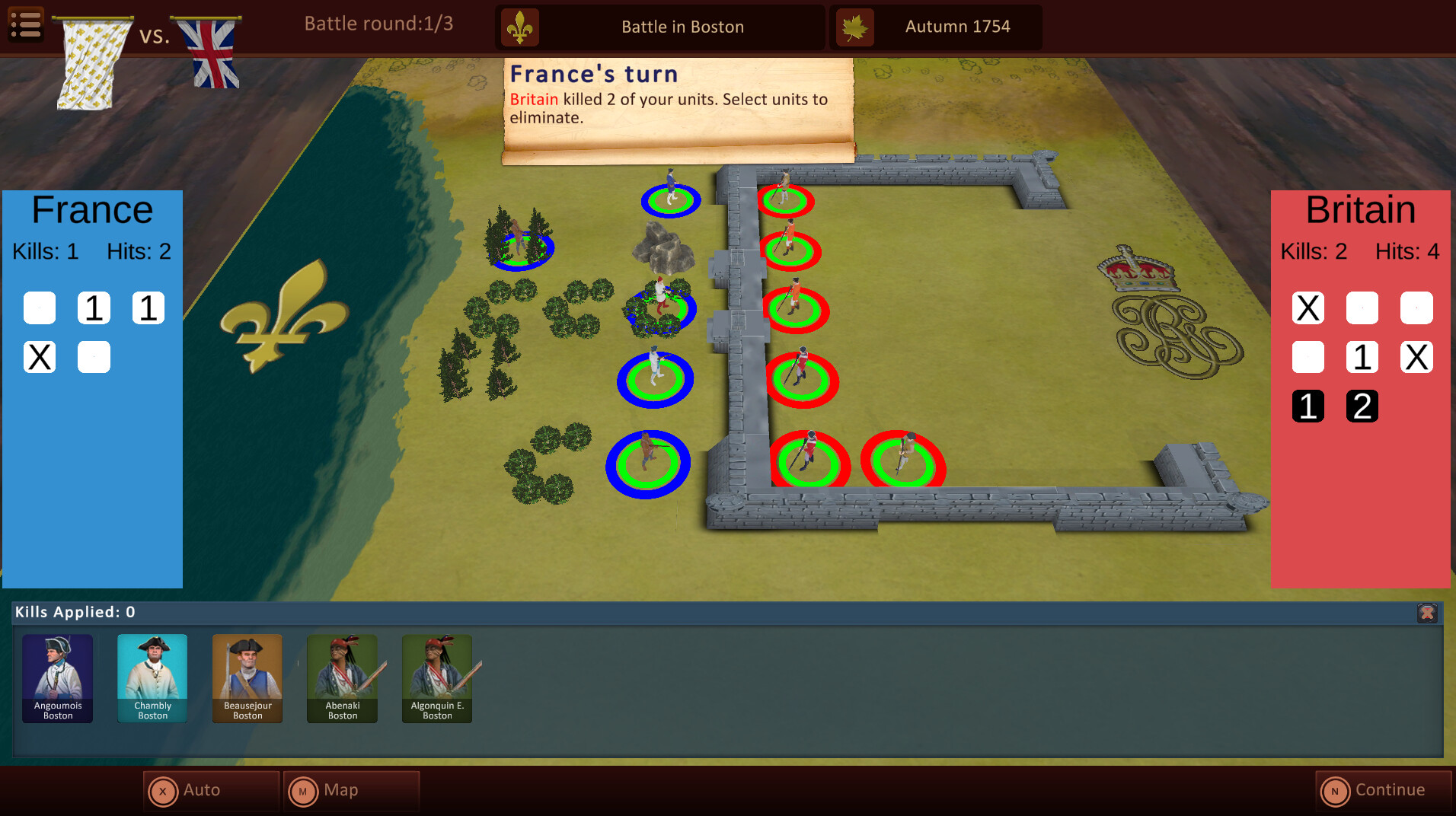Select the X-marked die in Britain's top row
The image size is (1456, 816).
pyautogui.click(x=1308, y=308)
